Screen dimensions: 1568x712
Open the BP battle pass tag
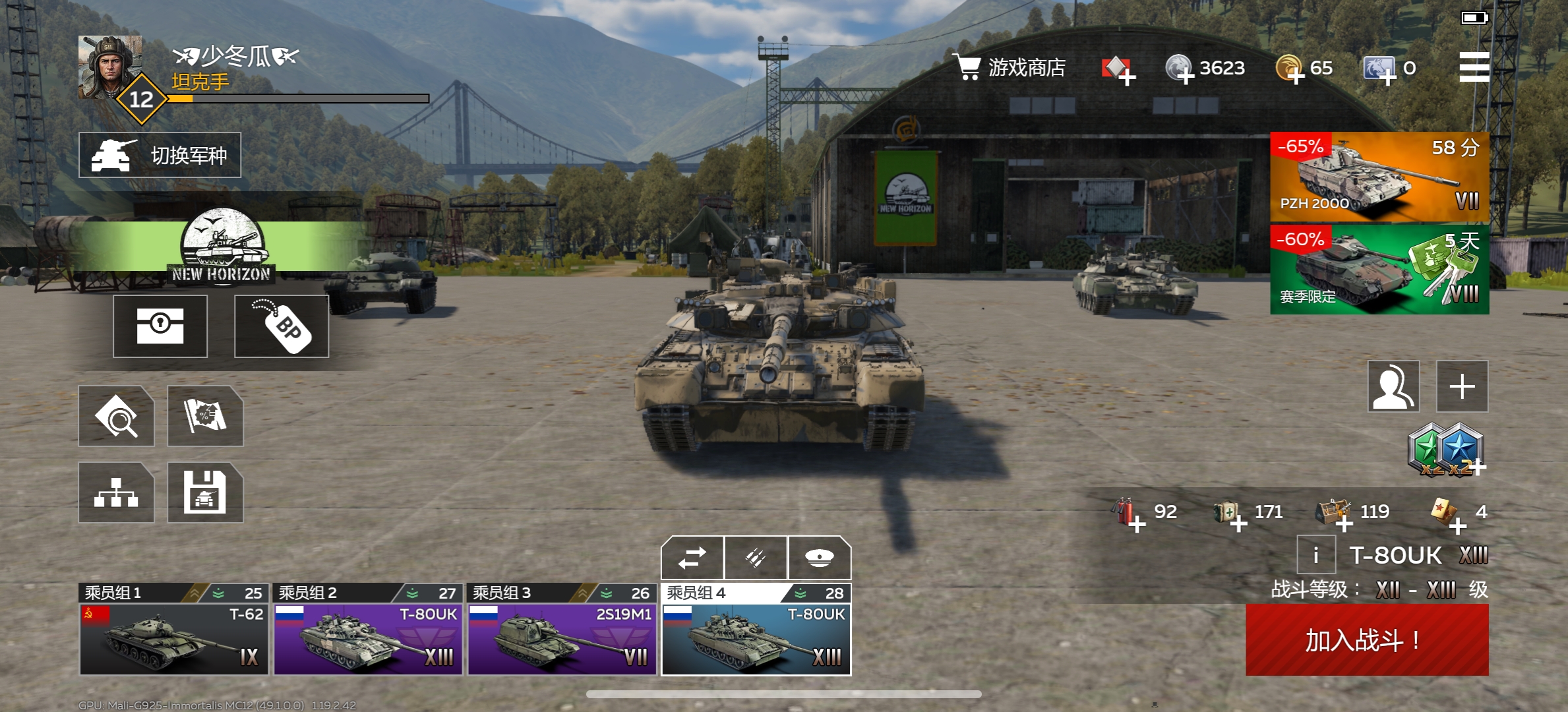click(x=282, y=326)
